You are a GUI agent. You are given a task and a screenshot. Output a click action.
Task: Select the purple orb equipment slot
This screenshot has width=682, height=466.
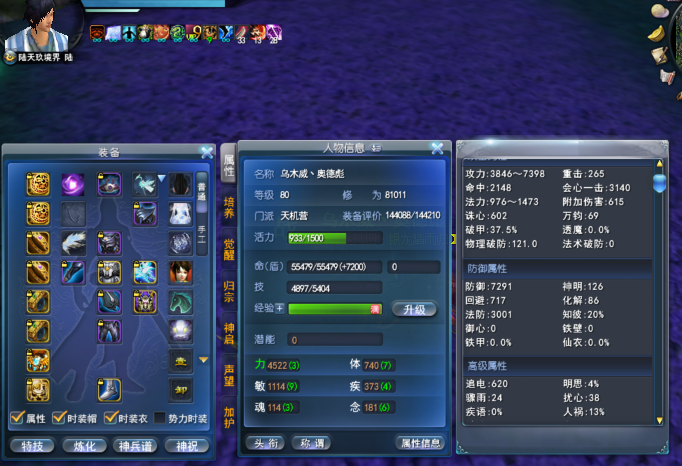pyautogui.click(x=73, y=184)
